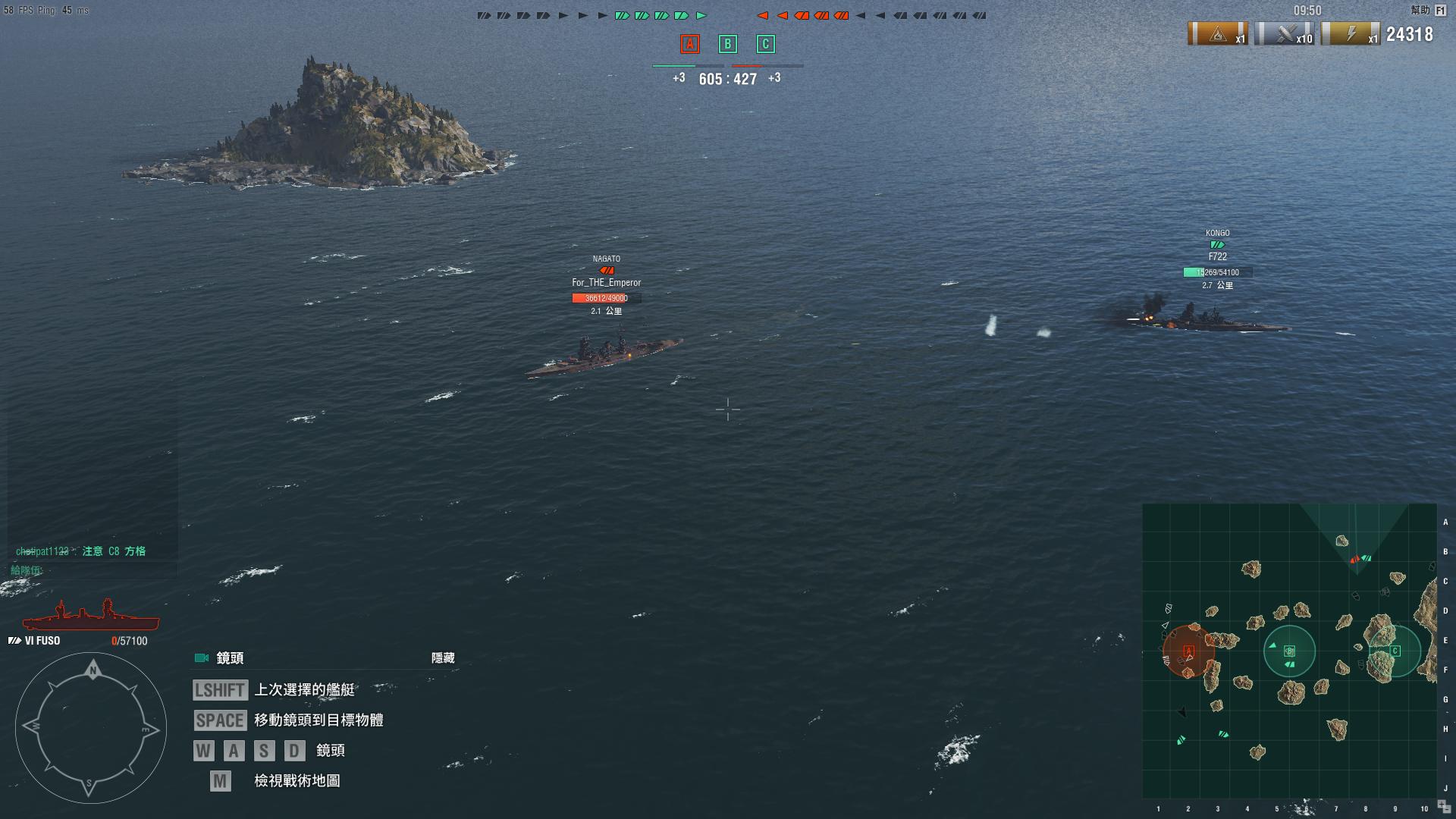Screen dimensions: 1456x819
Task: Select allied Kongo marker F722
Action: click(x=1217, y=257)
